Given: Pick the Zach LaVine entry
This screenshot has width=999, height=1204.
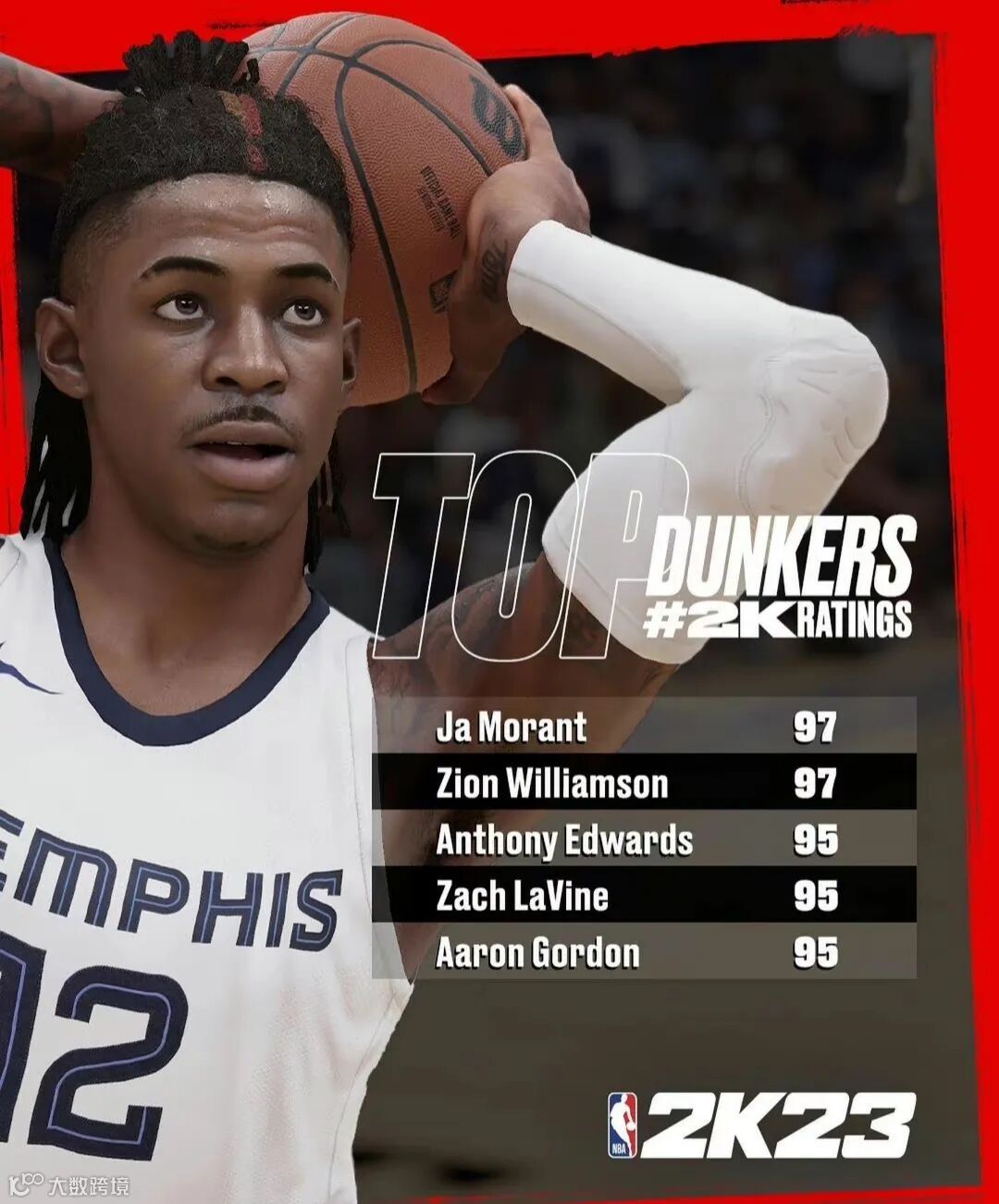Looking at the screenshot, I should point(644,896).
